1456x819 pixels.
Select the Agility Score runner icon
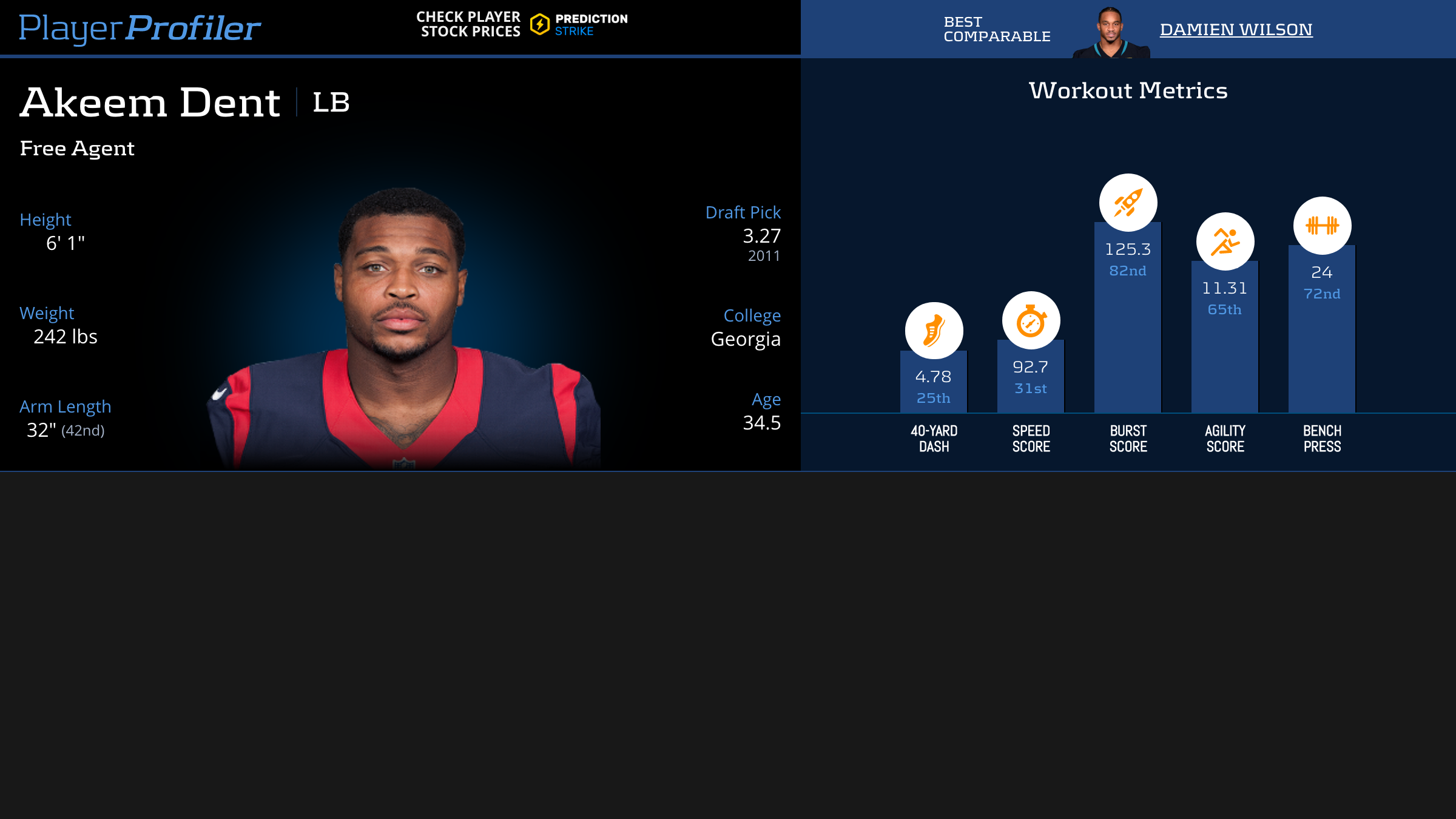click(x=1225, y=241)
